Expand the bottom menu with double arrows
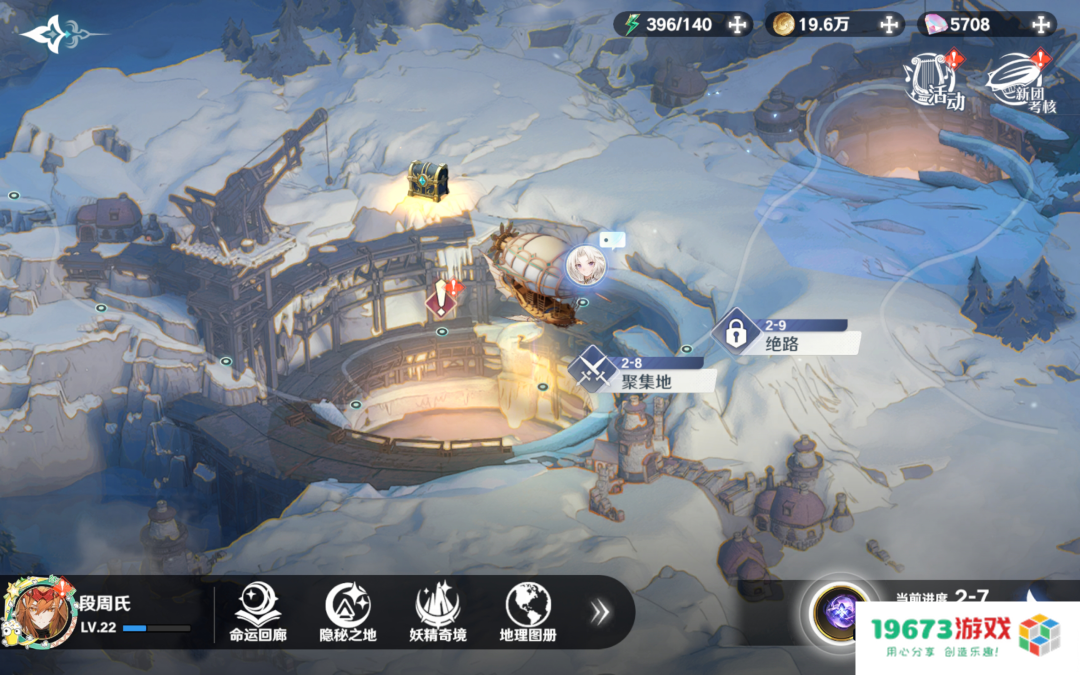1080x675 pixels. coord(600,612)
